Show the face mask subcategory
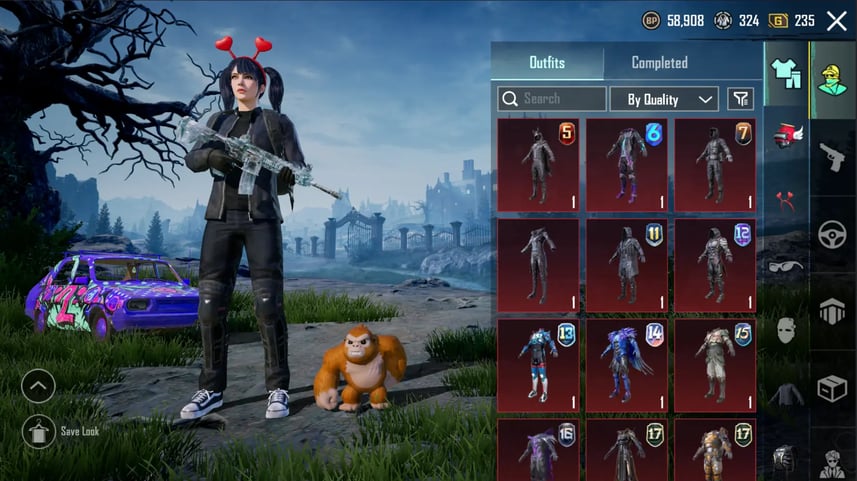Screen dimensions: 857x481 pyautogui.click(x=786, y=330)
